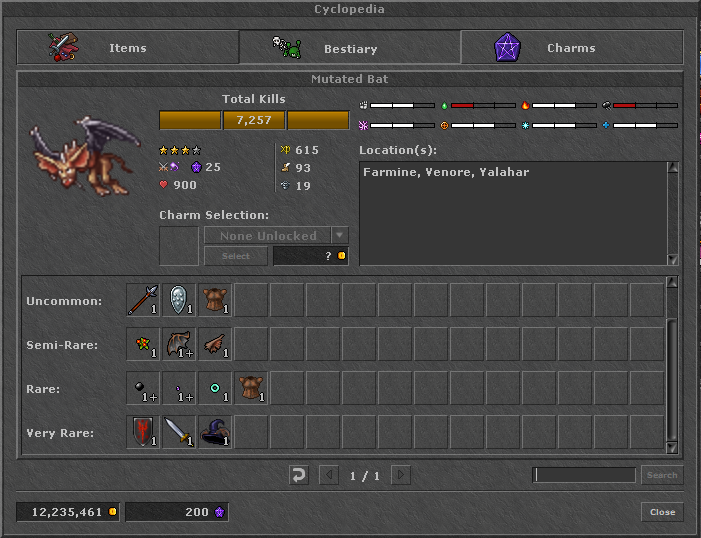Click the teal ring in Rare loot
This screenshot has width=701, height=538.
coord(215,388)
